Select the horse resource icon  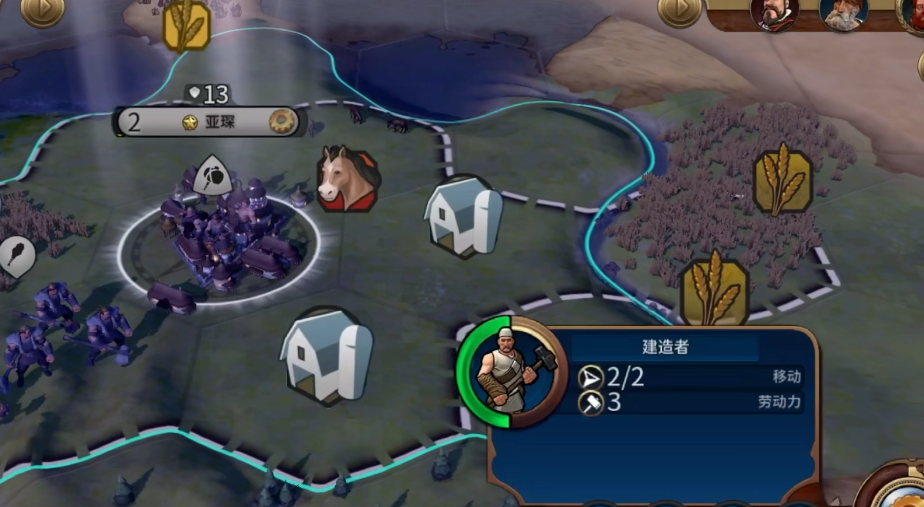(347, 180)
